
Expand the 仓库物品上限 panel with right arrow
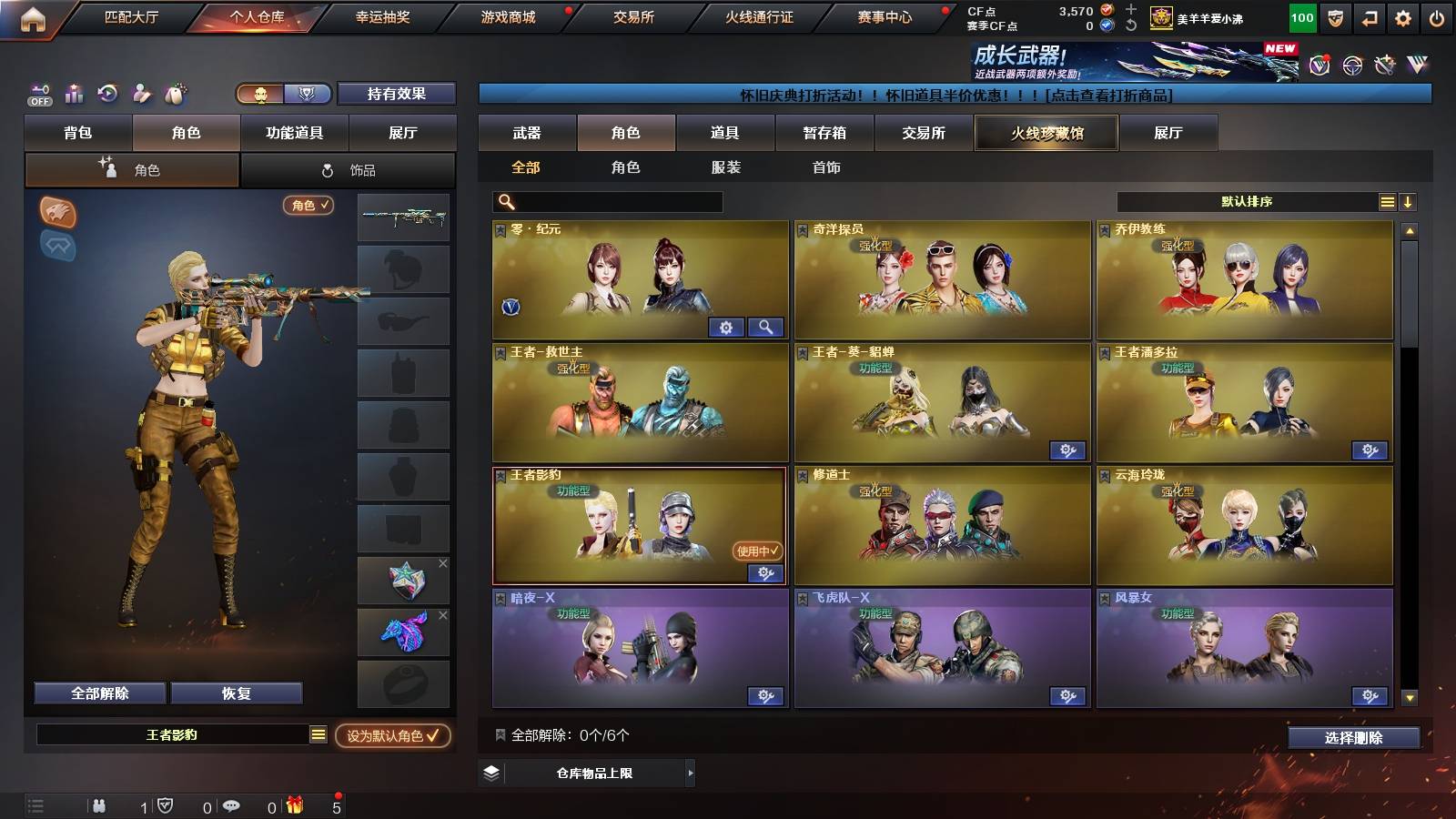(x=689, y=775)
